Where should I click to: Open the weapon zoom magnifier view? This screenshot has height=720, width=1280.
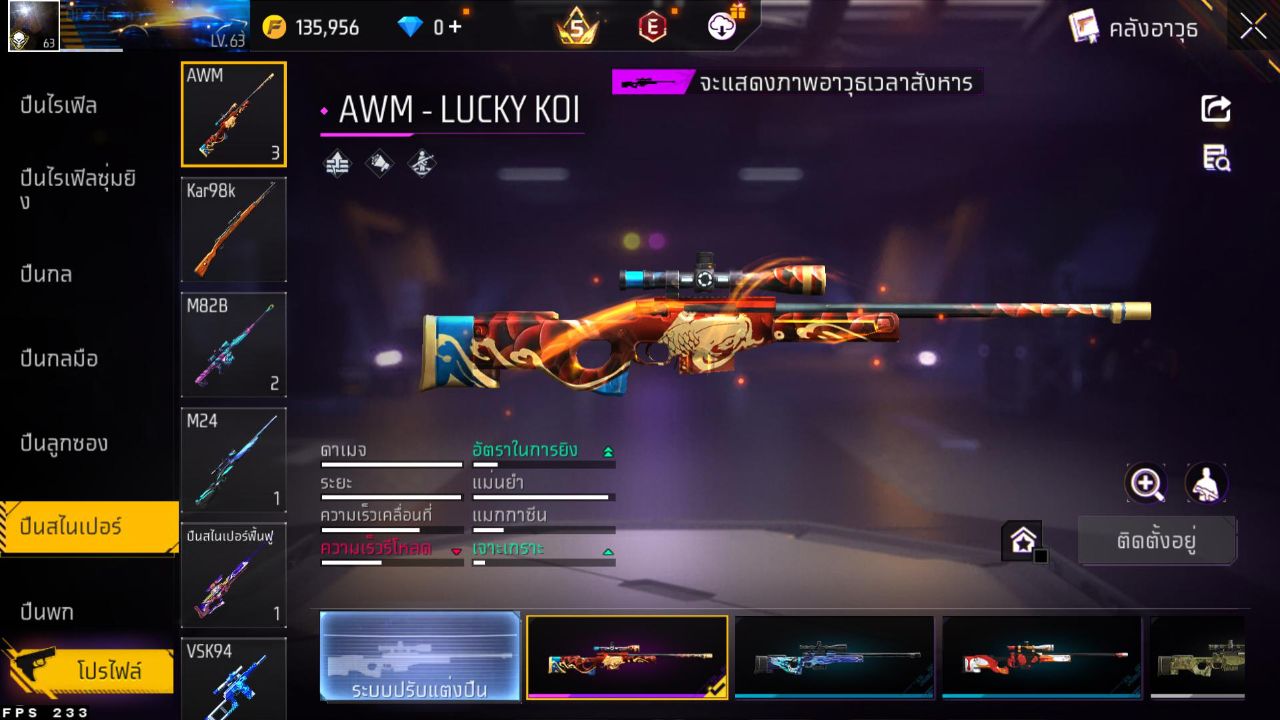point(1146,484)
